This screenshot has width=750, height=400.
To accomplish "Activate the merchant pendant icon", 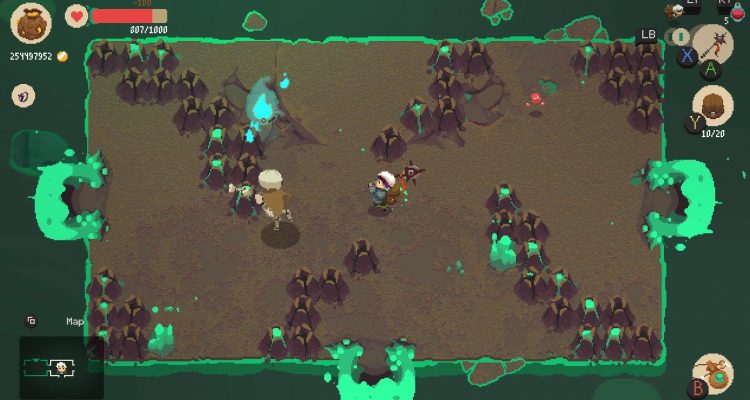I will (714, 373).
